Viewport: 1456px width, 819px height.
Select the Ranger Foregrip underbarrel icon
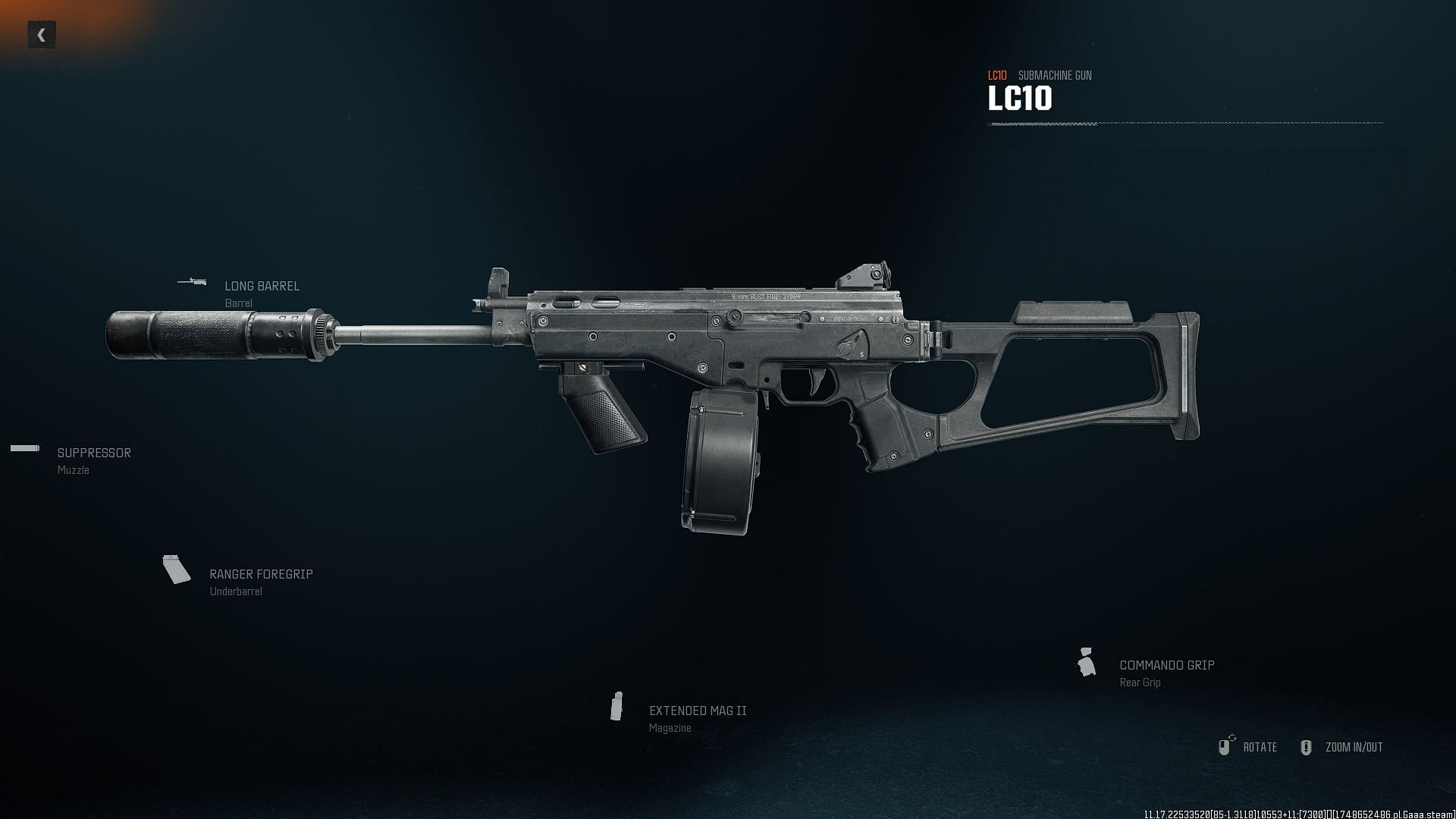177,570
